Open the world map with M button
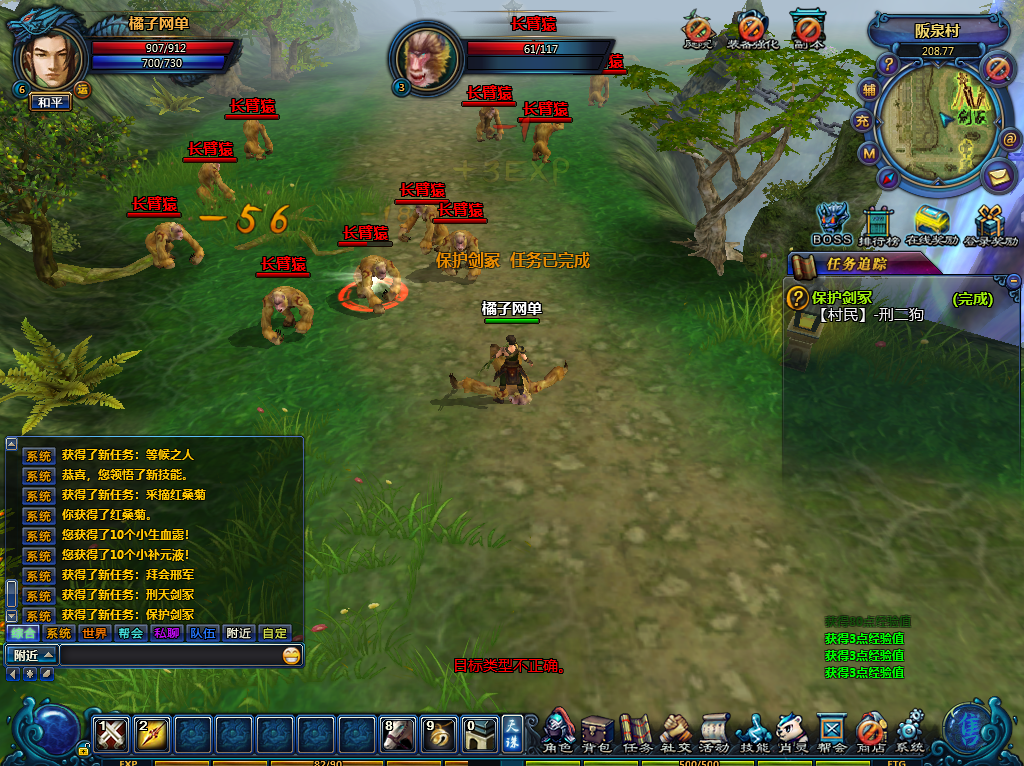 click(868, 154)
